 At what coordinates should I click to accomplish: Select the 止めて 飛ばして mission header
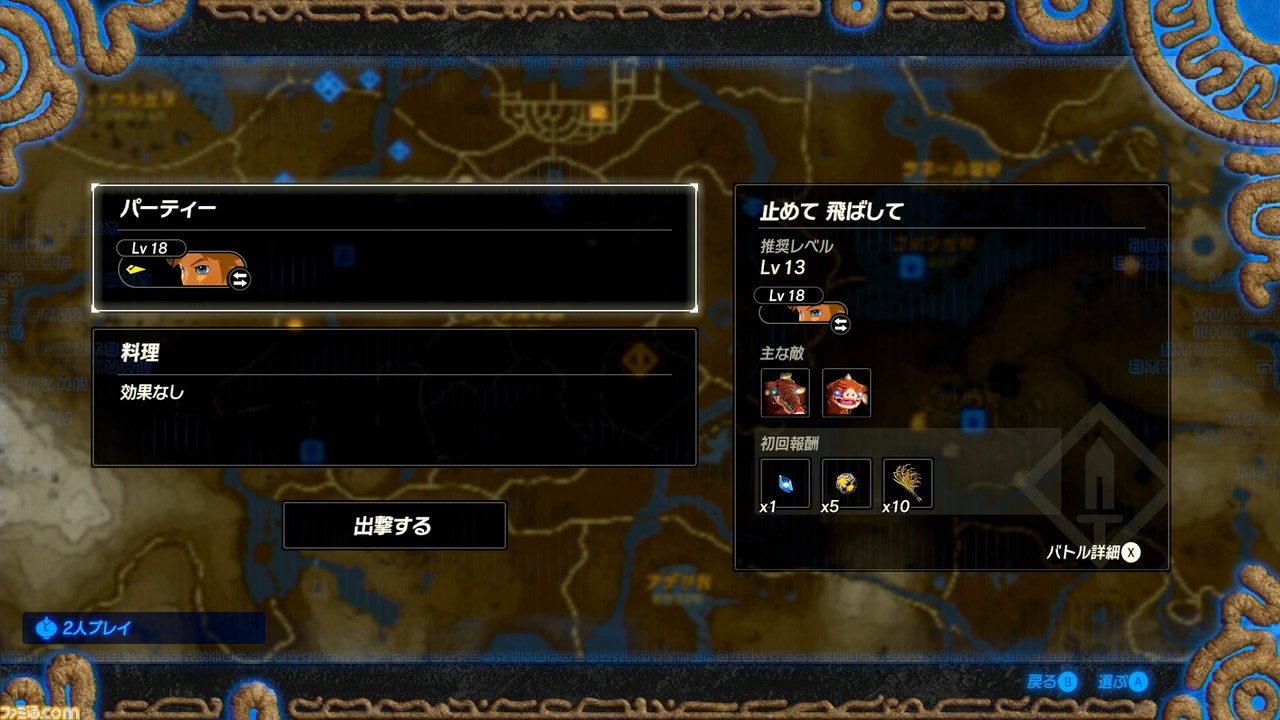[x=830, y=212]
